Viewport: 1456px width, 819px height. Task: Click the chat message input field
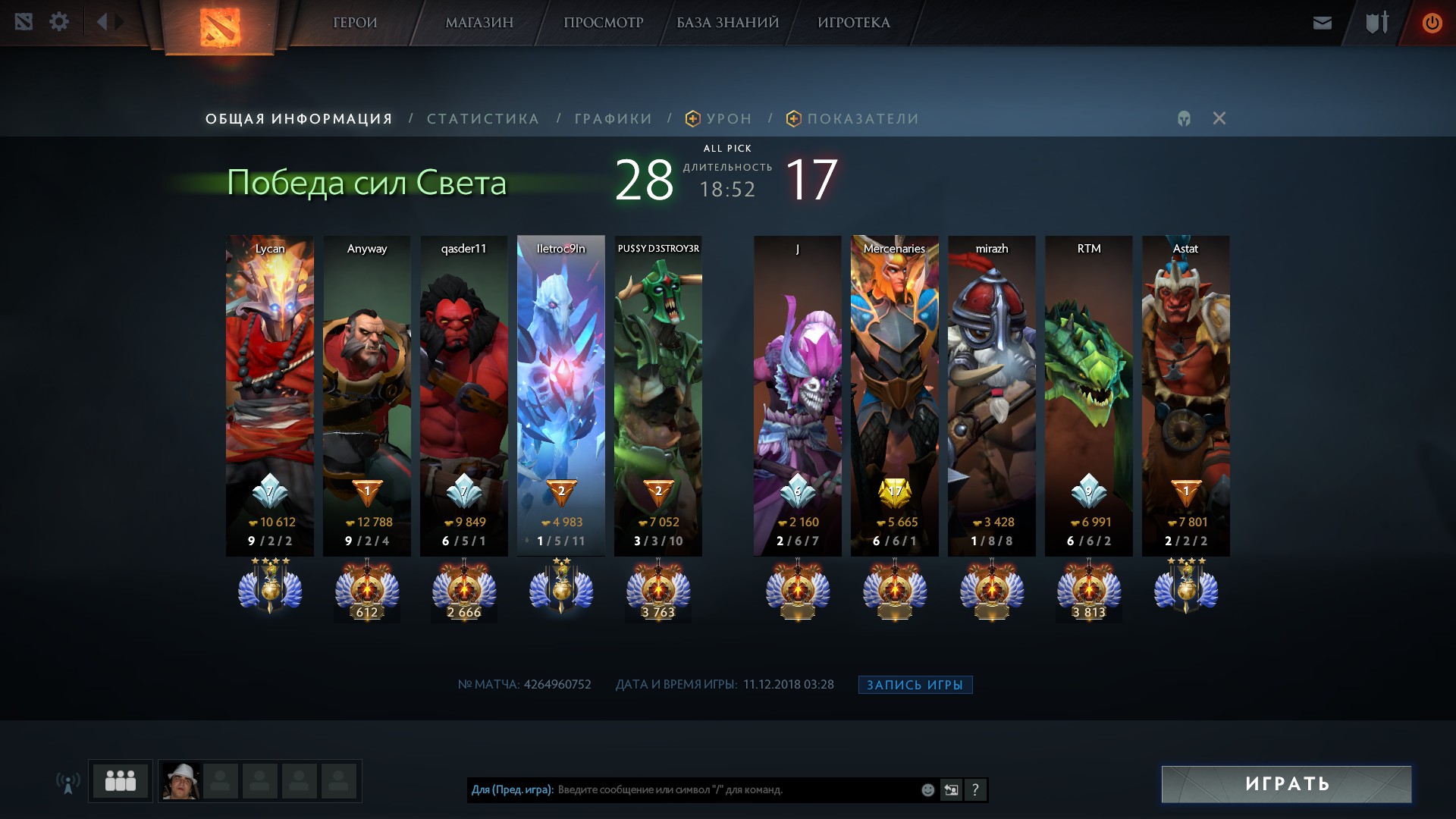click(736, 789)
